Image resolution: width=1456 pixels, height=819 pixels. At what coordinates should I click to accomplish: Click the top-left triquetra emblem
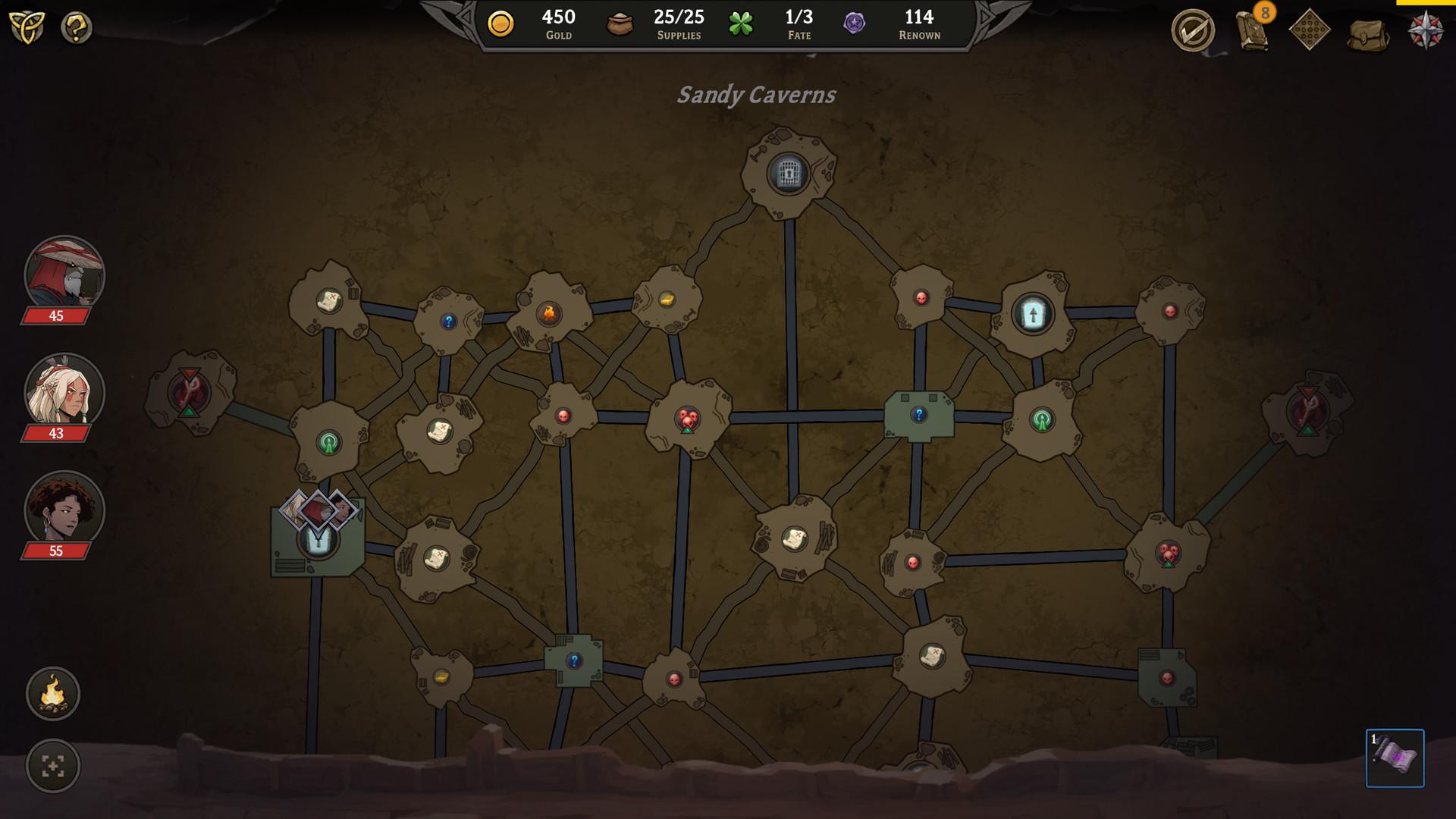click(x=27, y=28)
